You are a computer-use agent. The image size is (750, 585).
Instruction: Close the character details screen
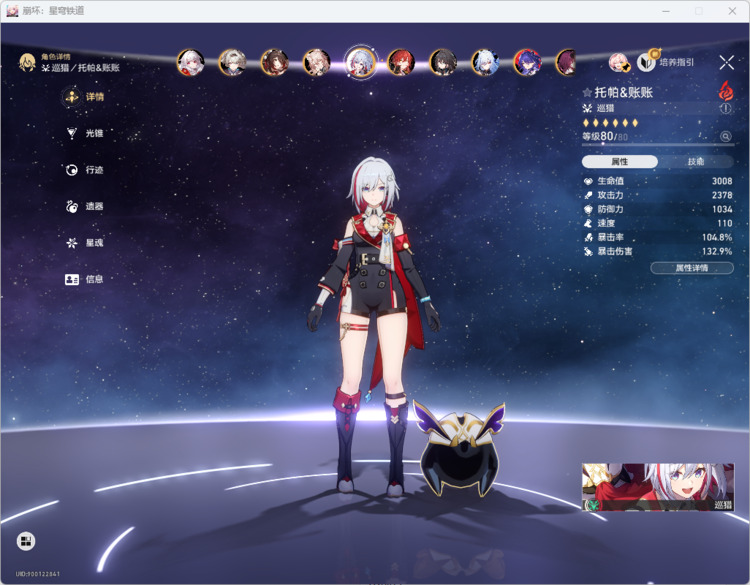coord(726,62)
